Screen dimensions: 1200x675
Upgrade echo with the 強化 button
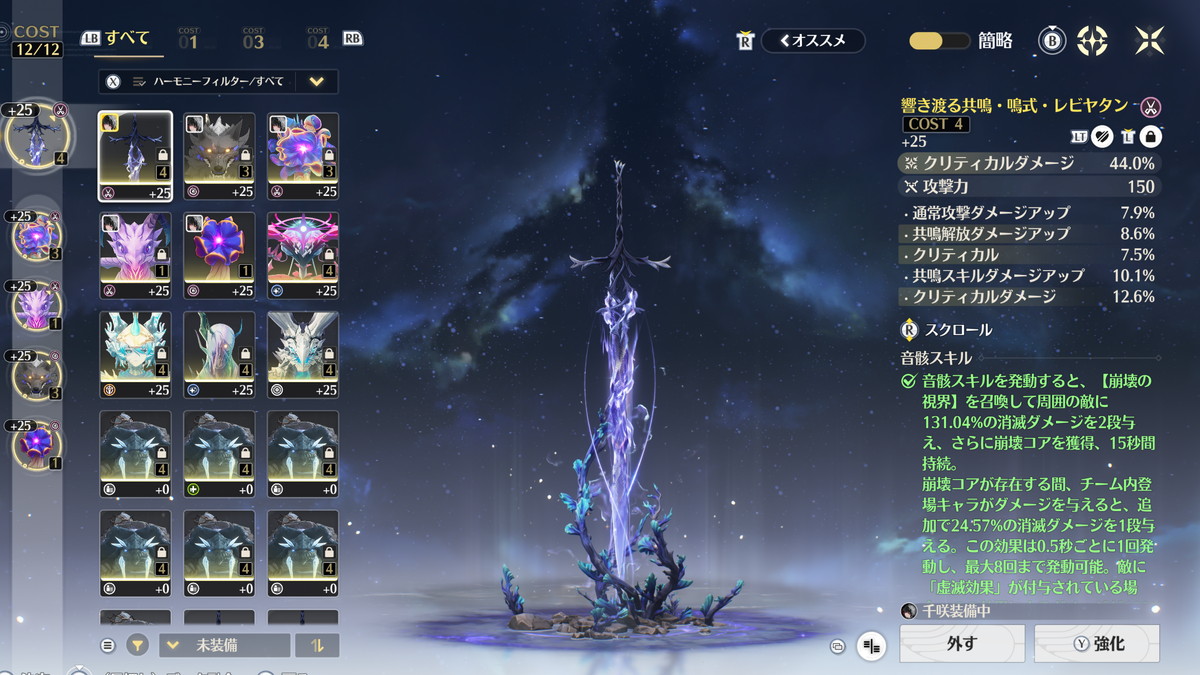click(x=1097, y=644)
